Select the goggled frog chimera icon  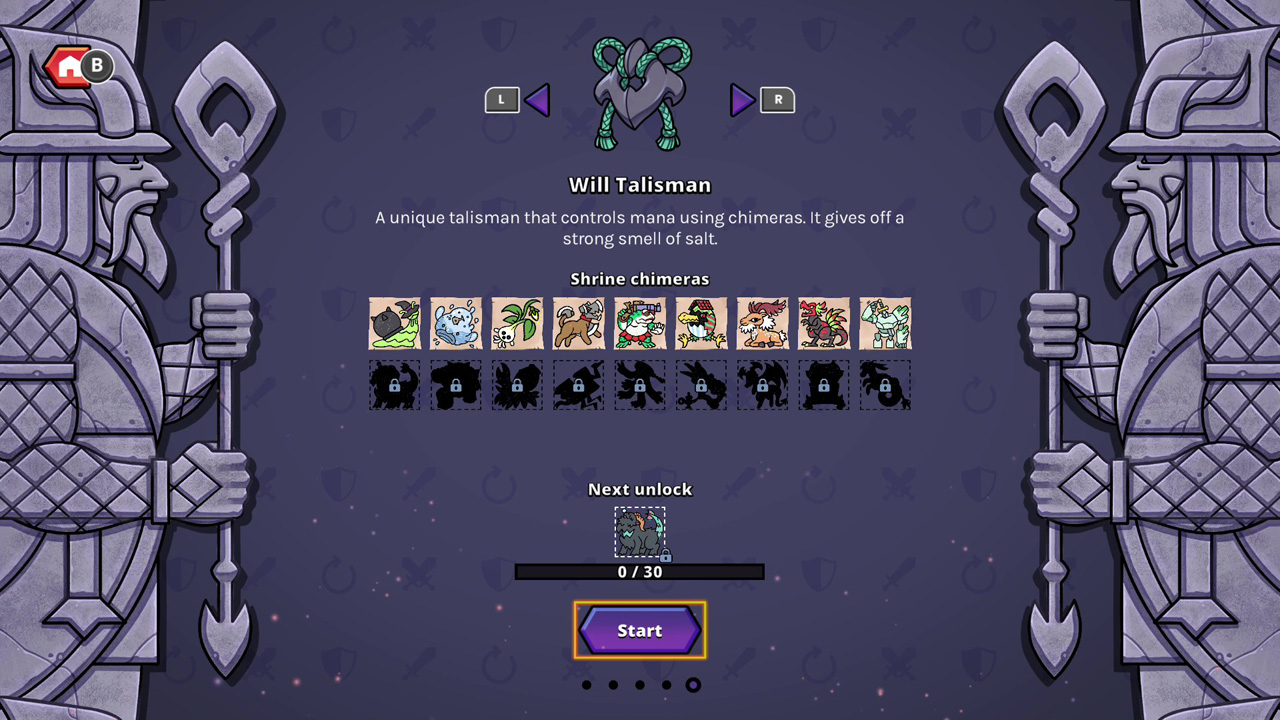pos(639,323)
